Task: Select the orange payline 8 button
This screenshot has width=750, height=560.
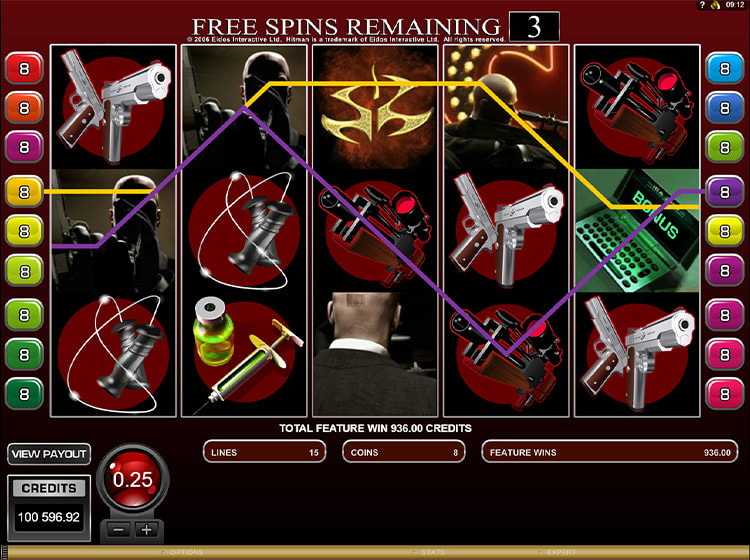Action: (25, 107)
